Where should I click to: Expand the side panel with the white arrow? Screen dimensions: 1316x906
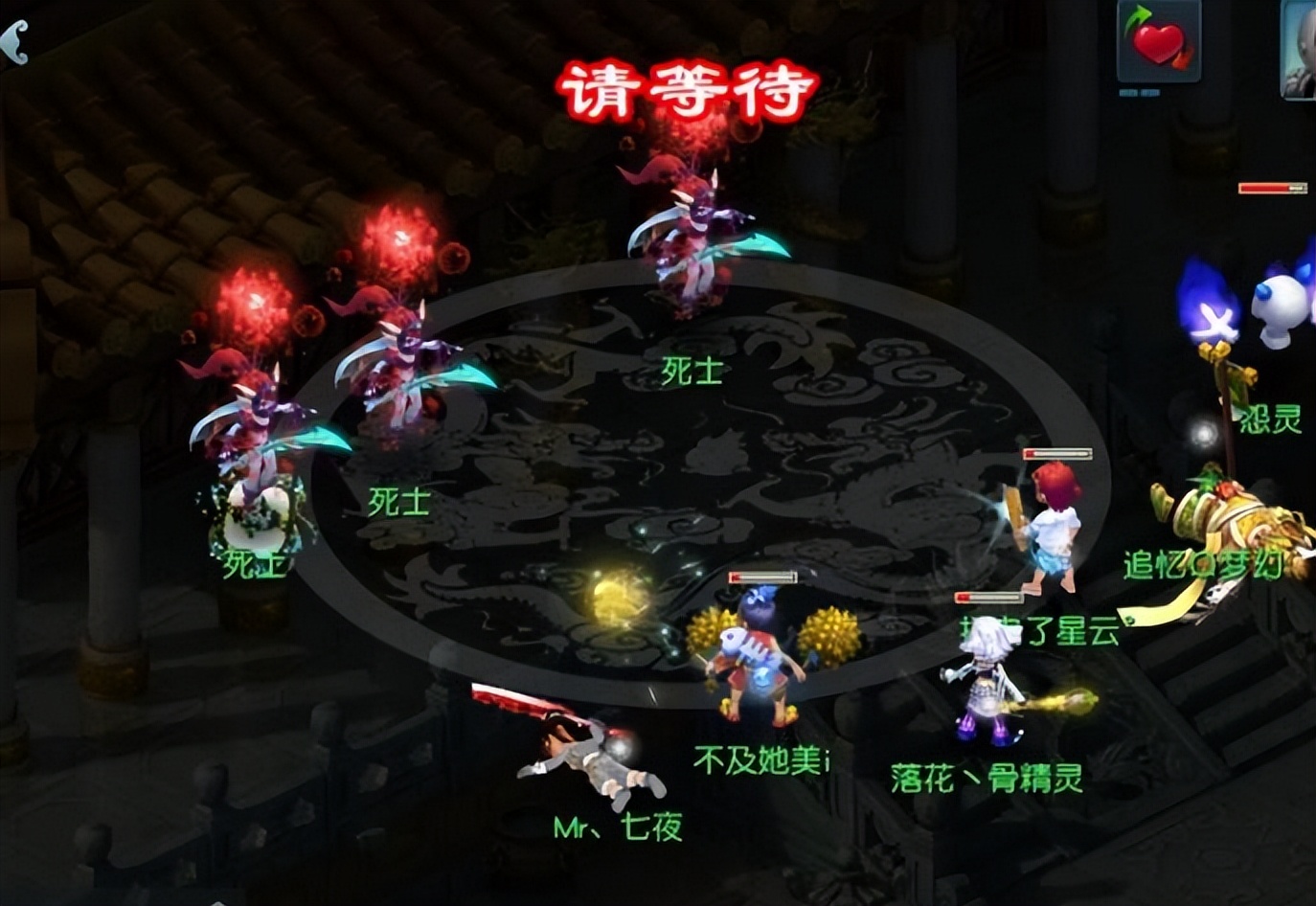click(x=13, y=42)
